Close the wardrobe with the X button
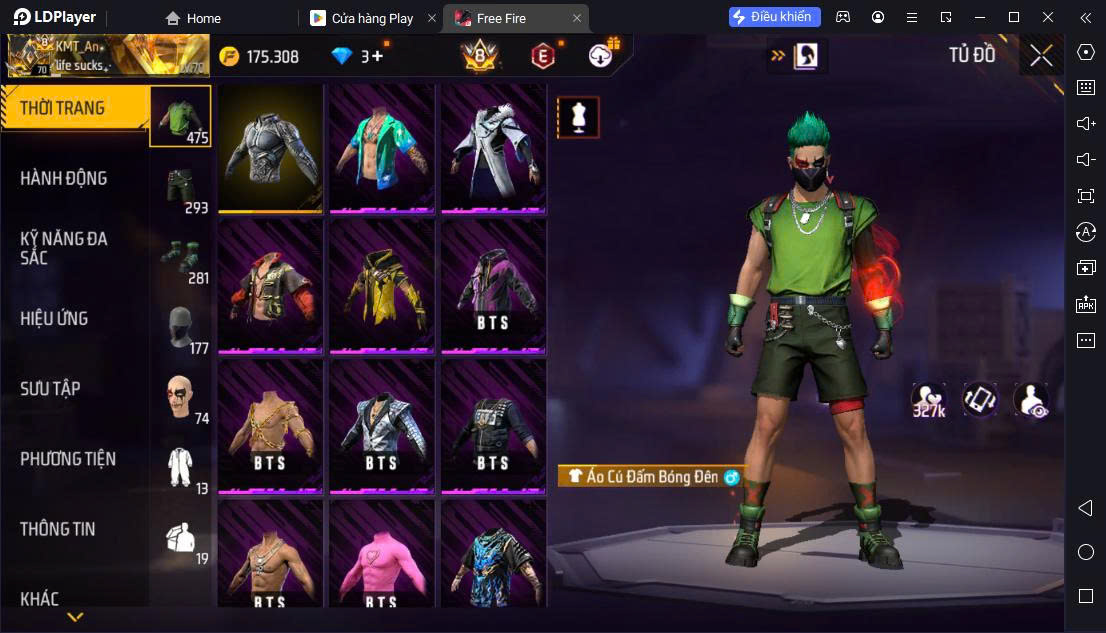The width and height of the screenshot is (1106, 633). click(1041, 55)
